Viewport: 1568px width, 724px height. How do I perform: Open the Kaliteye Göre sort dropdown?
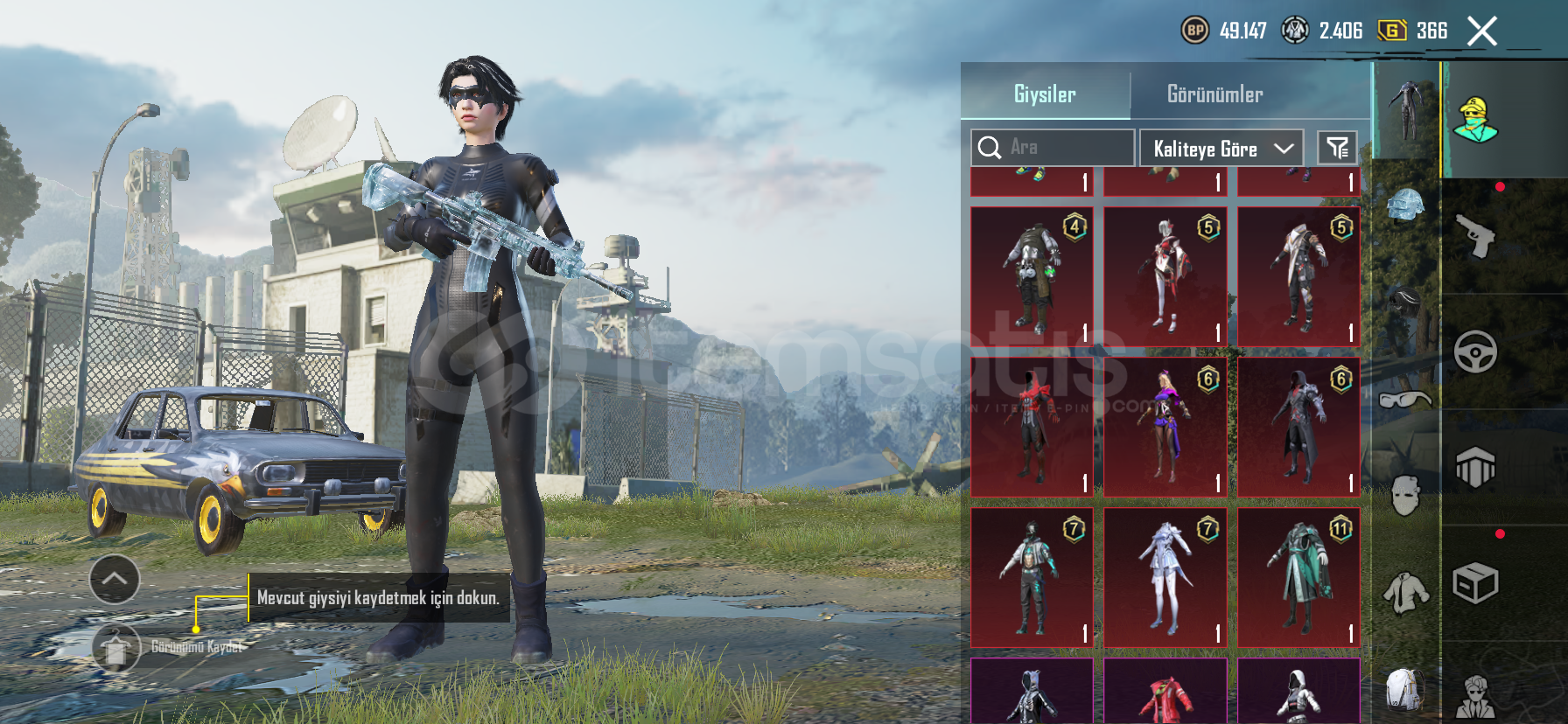(x=1221, y=148)
